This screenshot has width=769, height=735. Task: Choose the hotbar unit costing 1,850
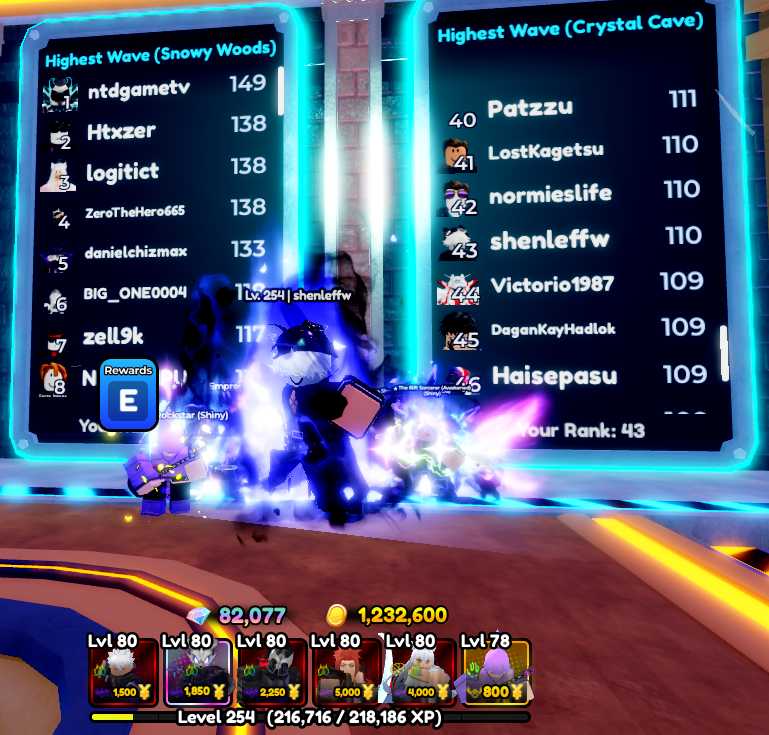198,673
